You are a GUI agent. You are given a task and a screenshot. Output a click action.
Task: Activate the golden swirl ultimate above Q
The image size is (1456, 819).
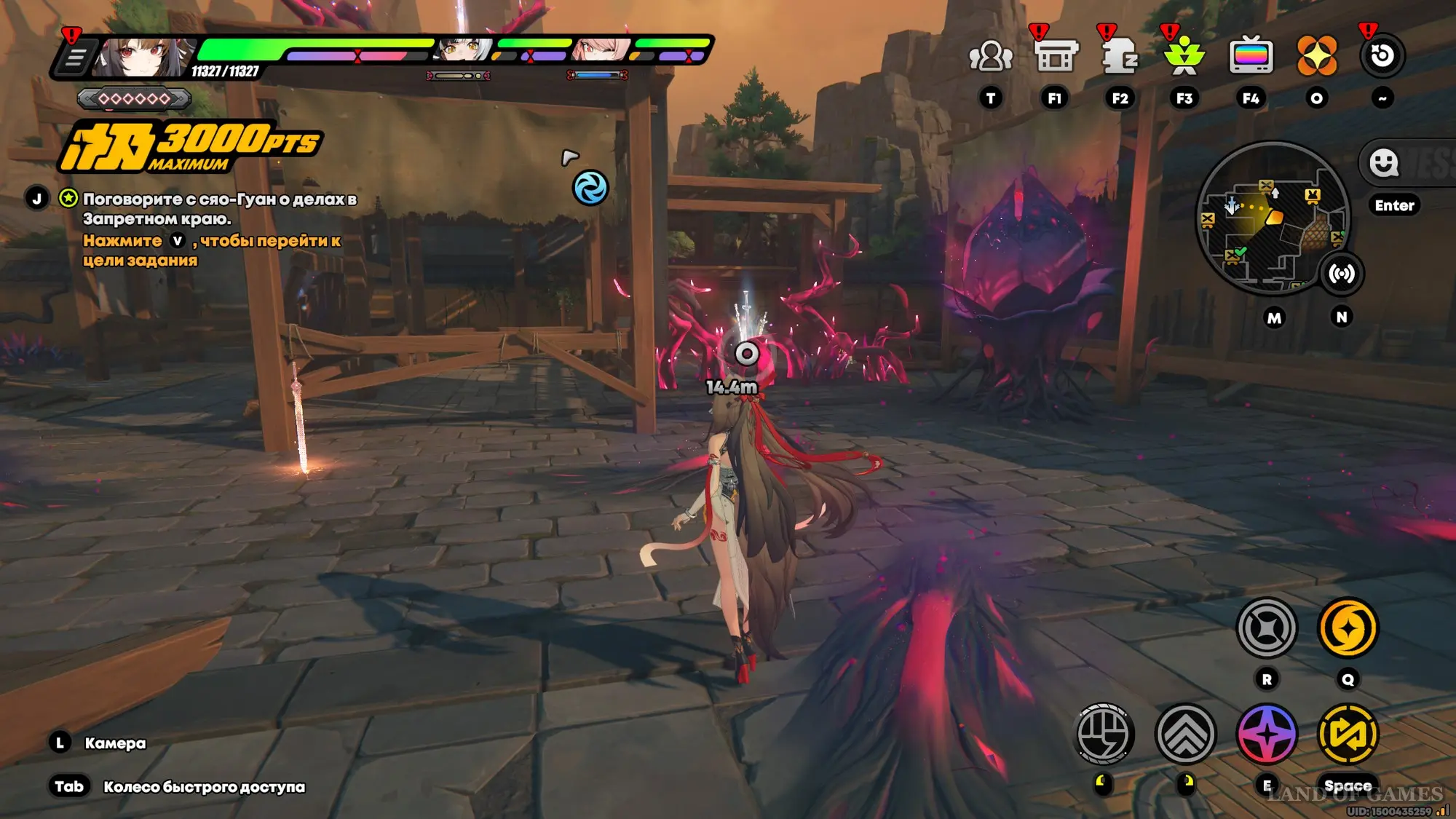1348,628
